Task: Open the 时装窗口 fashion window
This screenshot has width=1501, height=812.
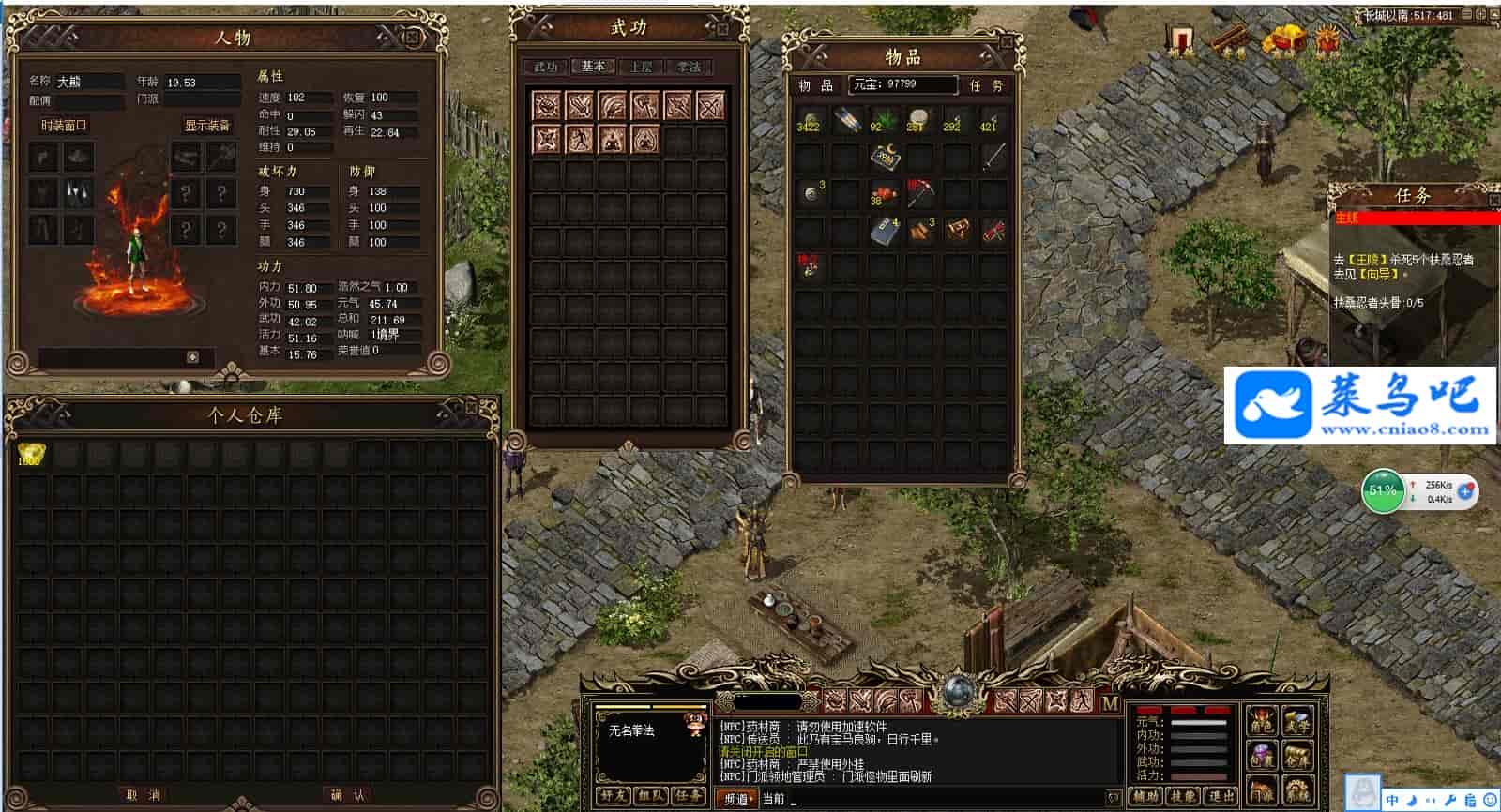Action: 64,125
